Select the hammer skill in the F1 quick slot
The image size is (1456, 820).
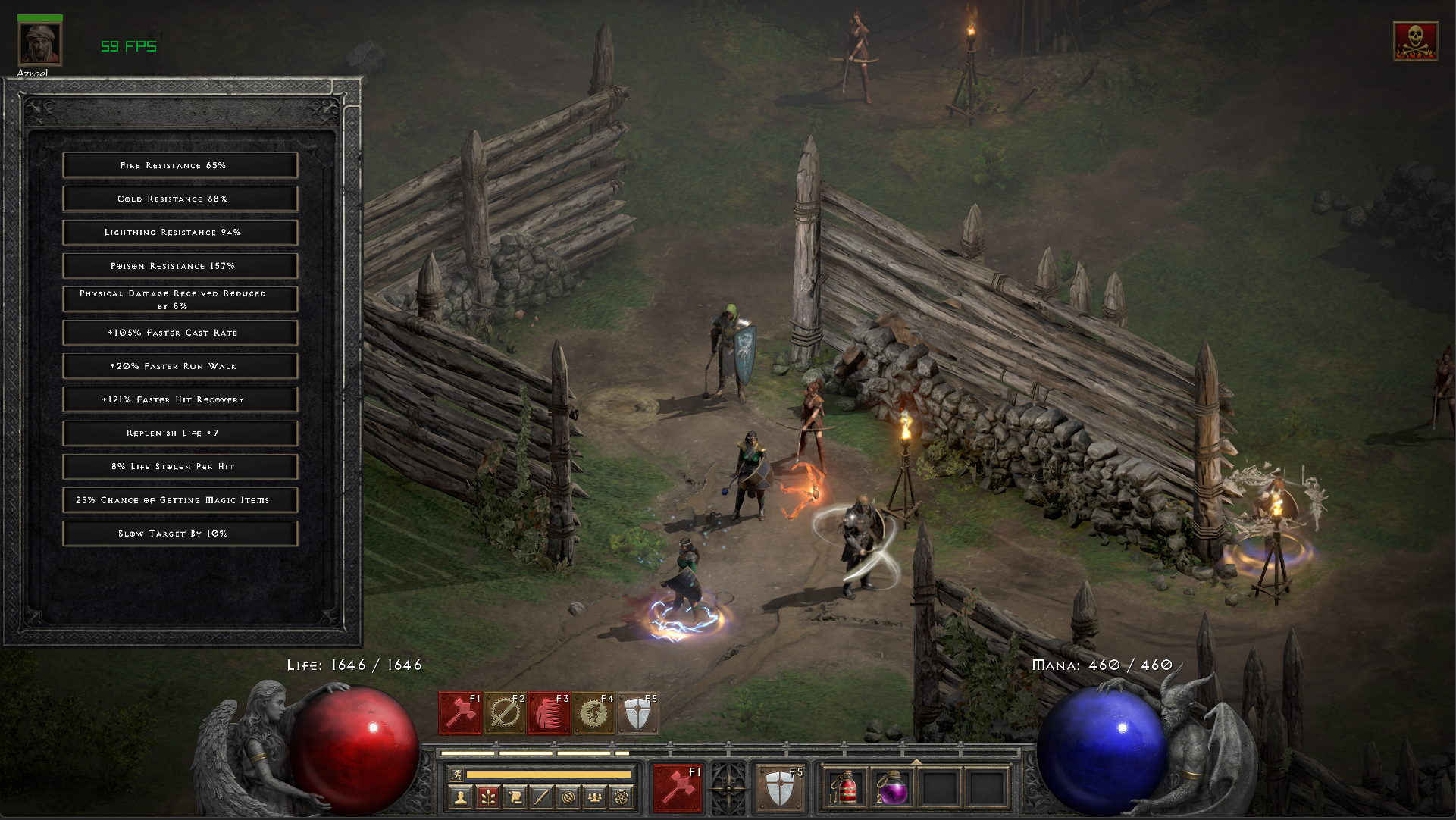coord(460,713)
